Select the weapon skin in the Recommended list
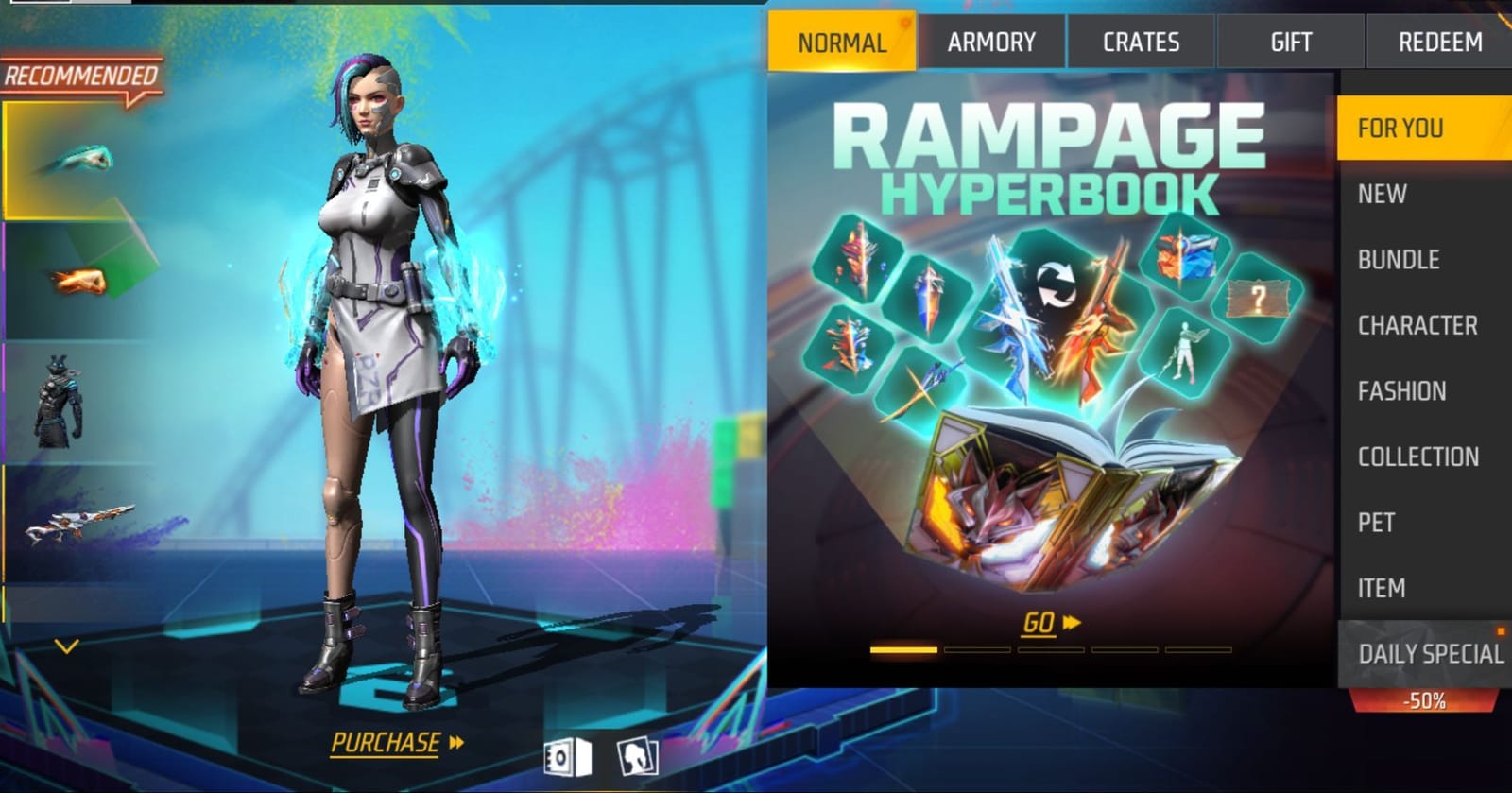This screenshot has height=793, width=1512. (79, 520)
